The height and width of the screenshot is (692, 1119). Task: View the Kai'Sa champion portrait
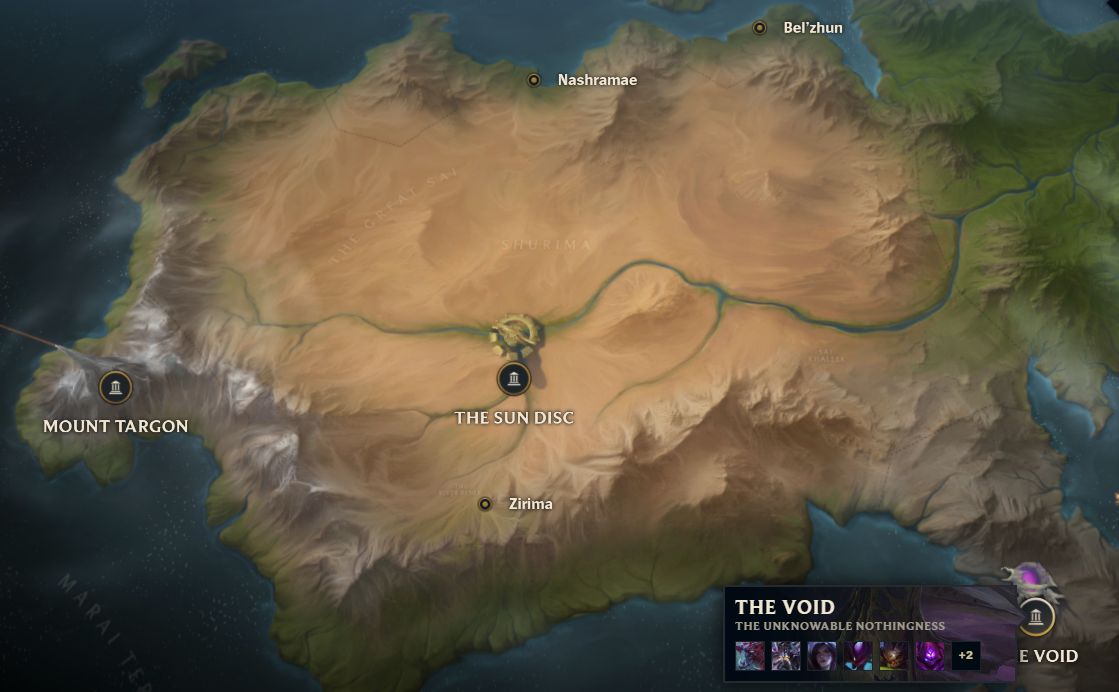tap(822, 656)
